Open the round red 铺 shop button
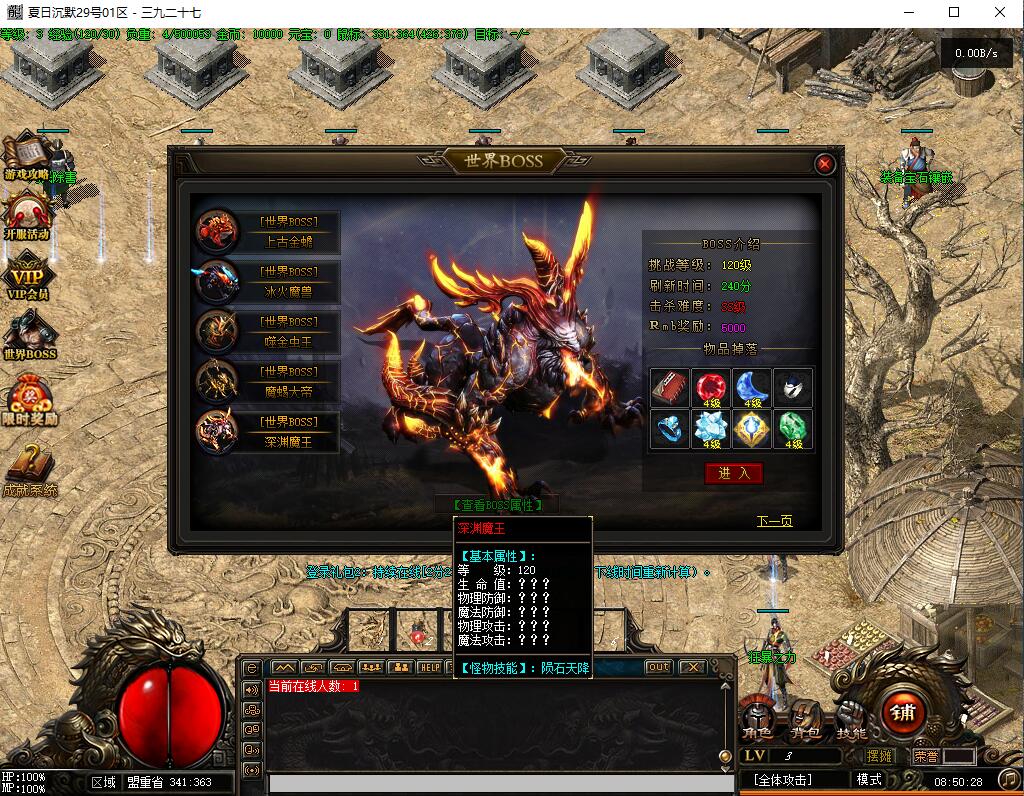1024x796 pixels. [901, 712]
